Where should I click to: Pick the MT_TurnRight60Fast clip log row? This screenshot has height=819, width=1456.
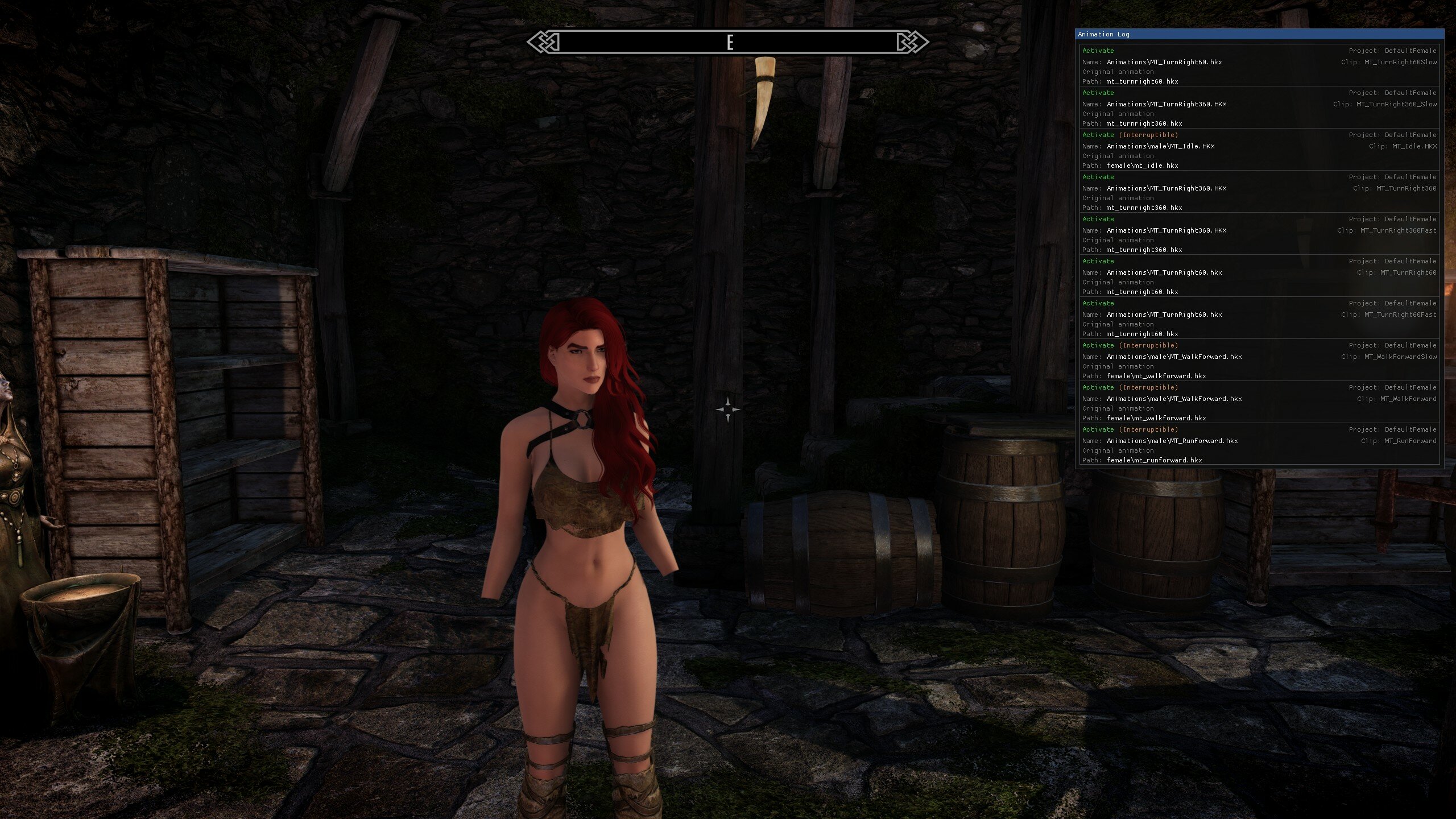point(1259,318)
